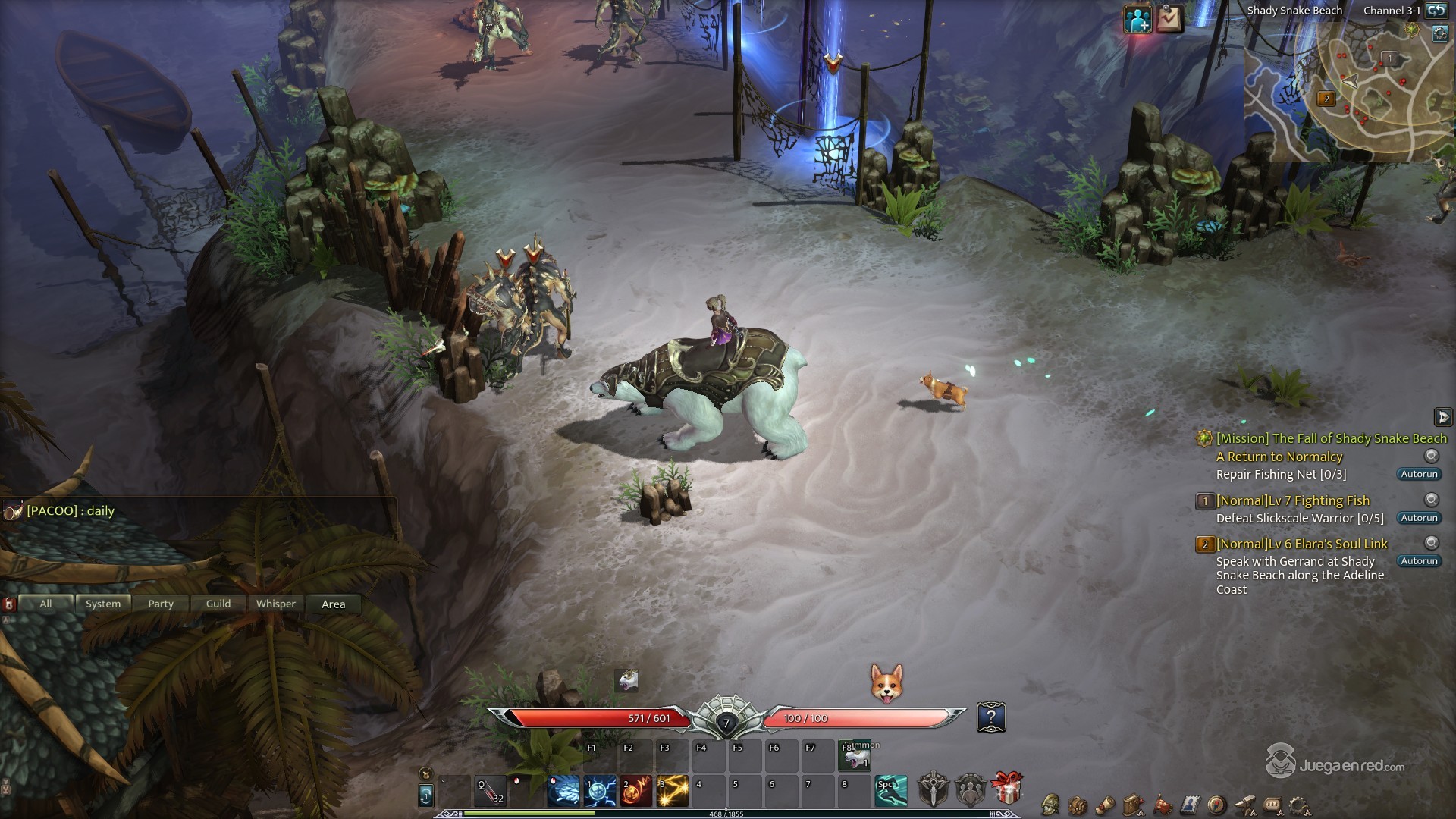Viewport: 1456px width, 819px height.
Task: Use the red potion in slot Q
Action: click(491, 792)
